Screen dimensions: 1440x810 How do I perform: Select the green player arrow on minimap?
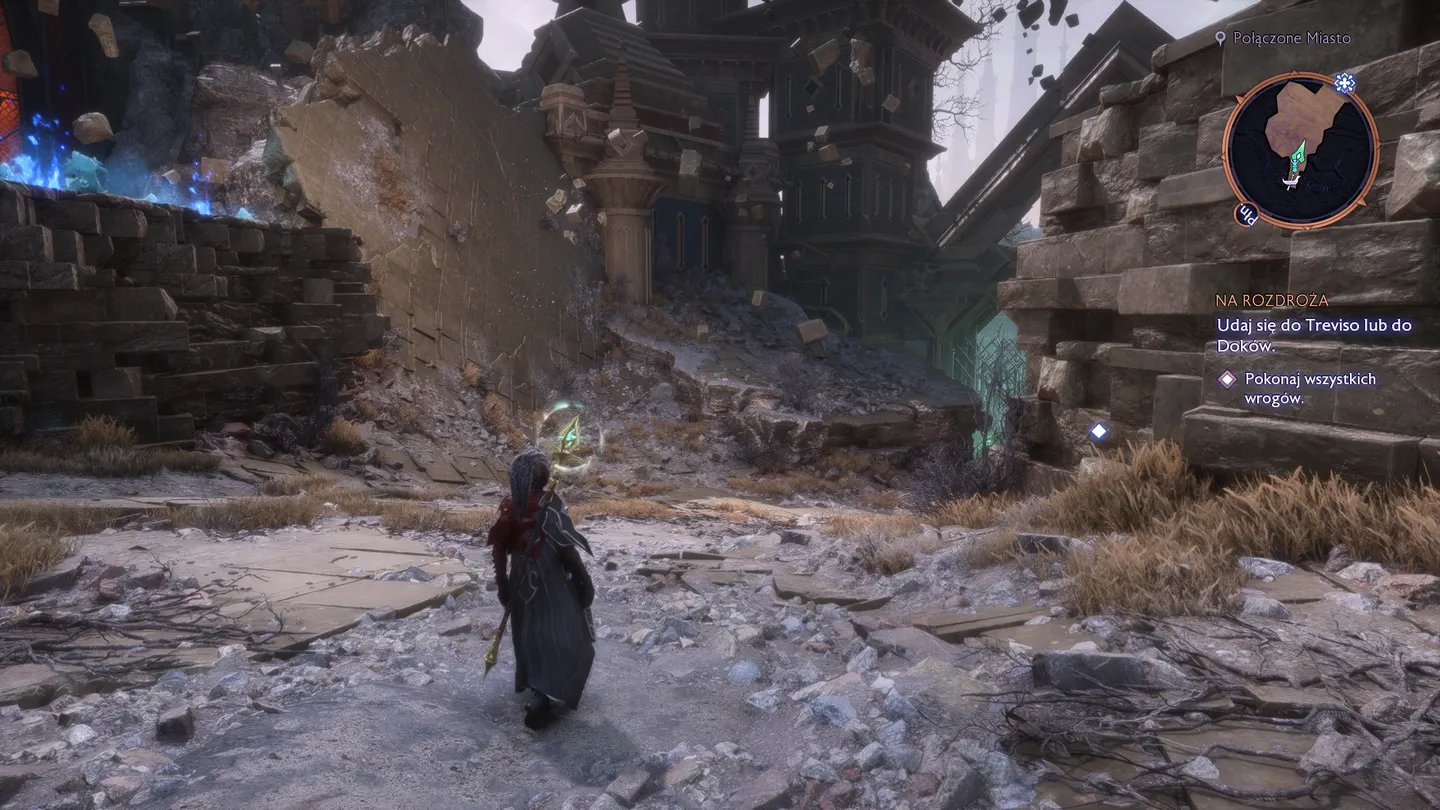click(1298, 155)
